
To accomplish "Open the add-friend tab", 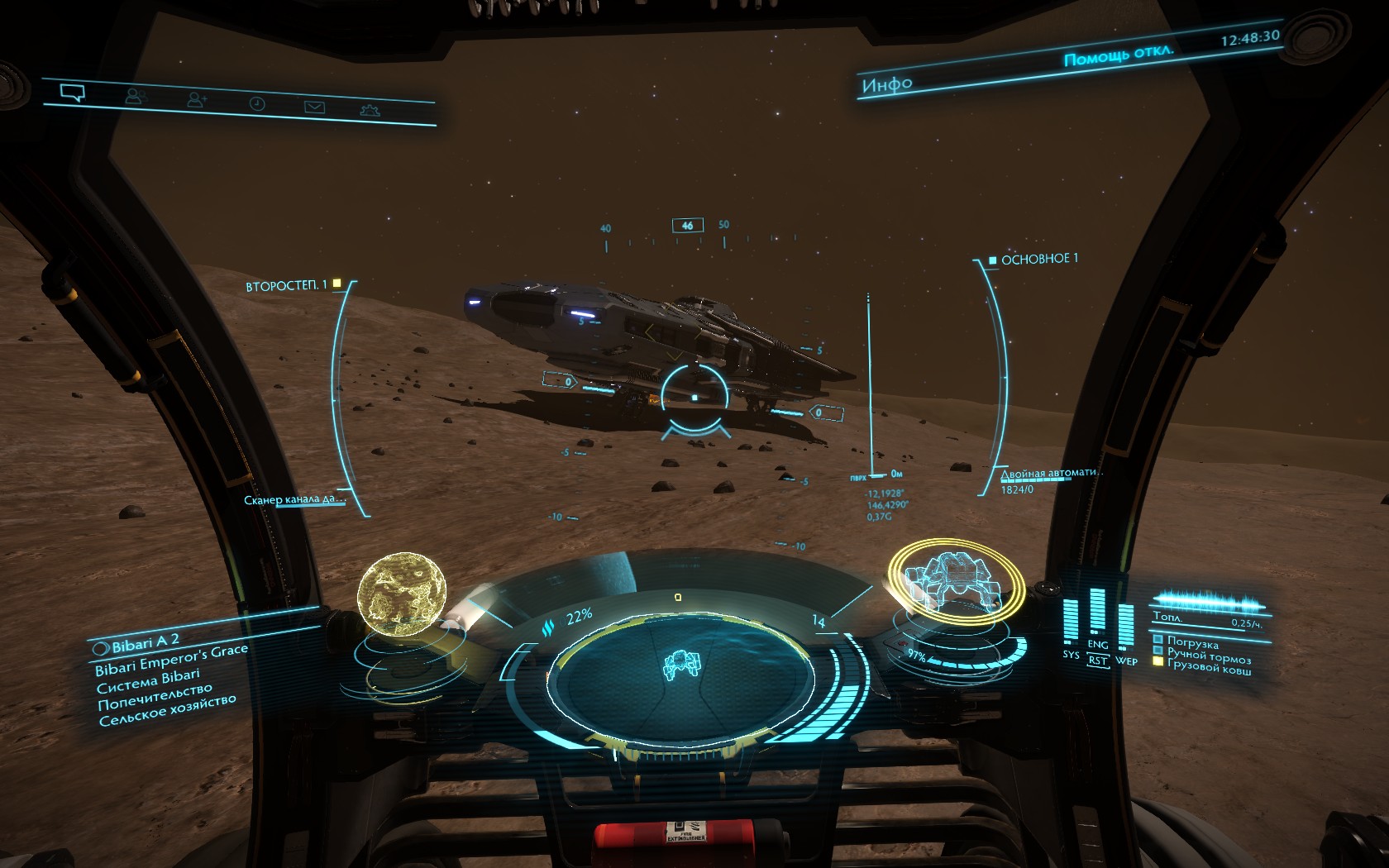I will click(x=197, y=100).
